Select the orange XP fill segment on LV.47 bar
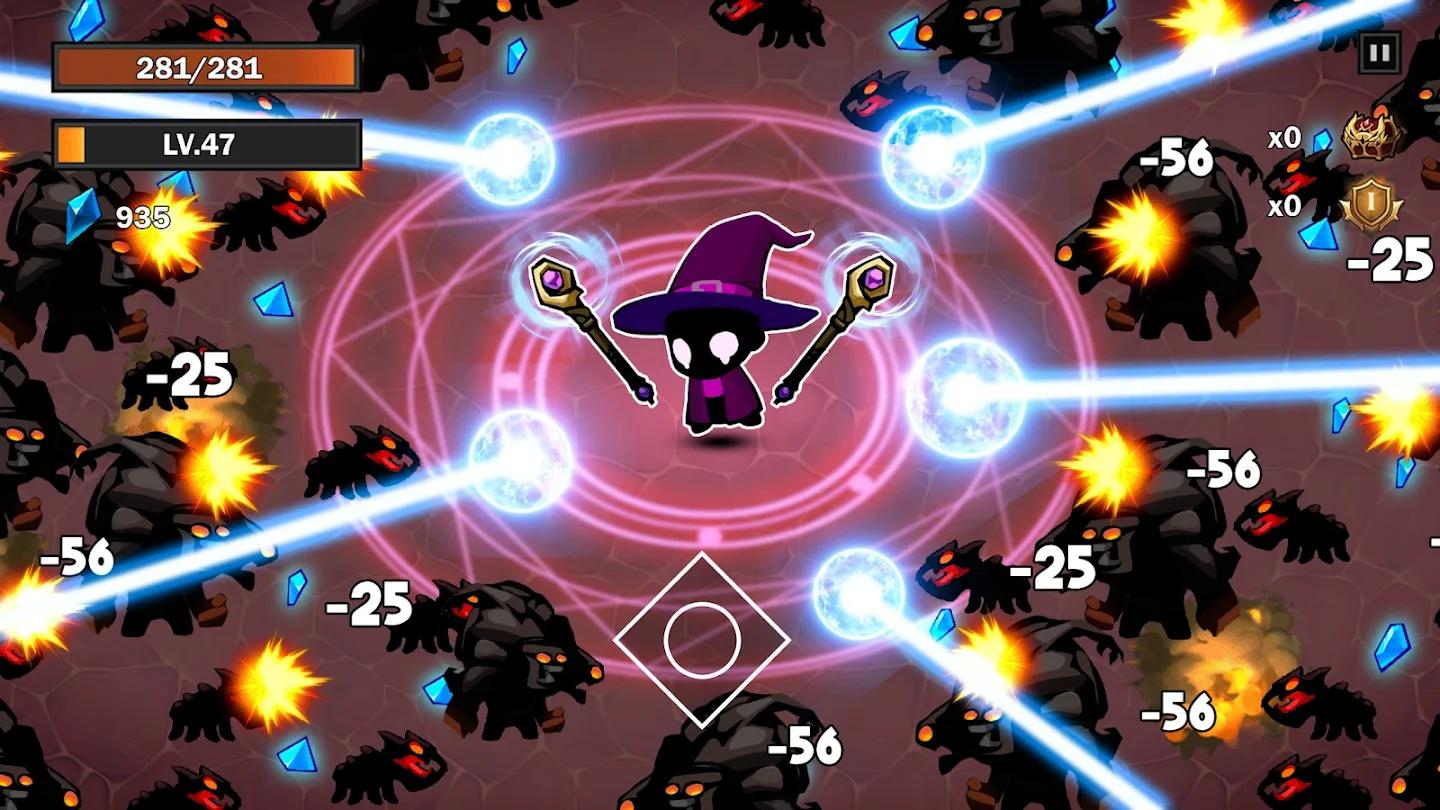 72,145
